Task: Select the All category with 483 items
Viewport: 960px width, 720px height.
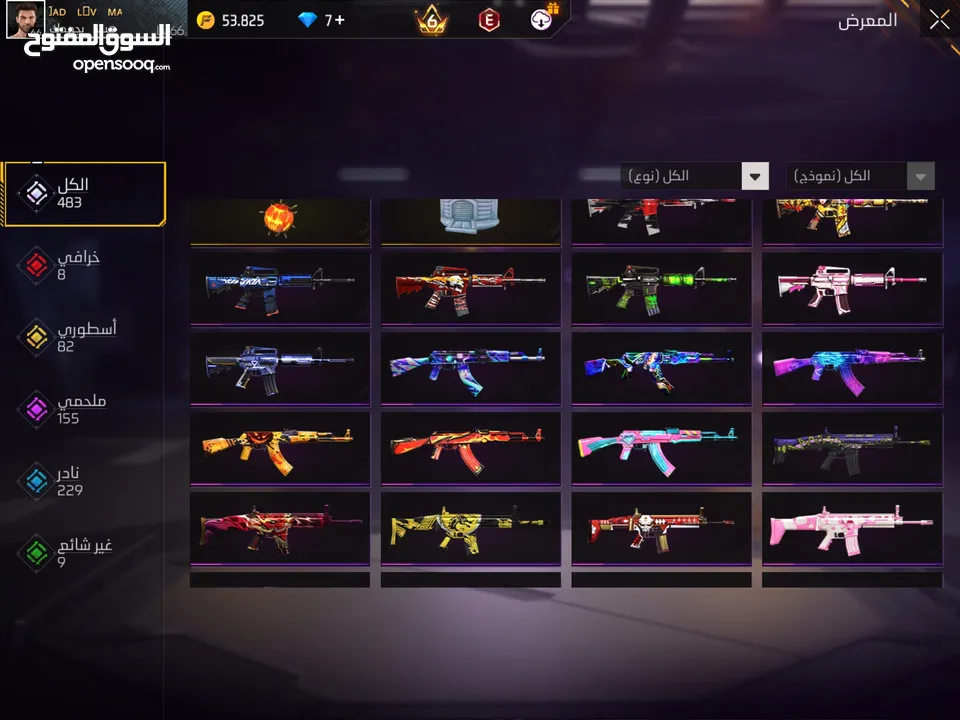Action: (84, 194)
